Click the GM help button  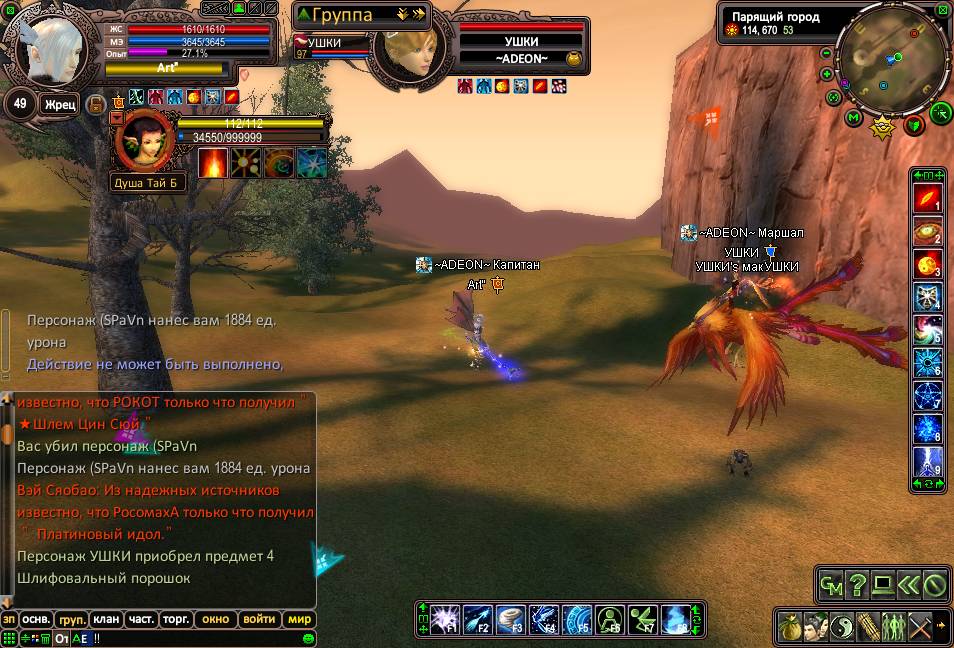(x=830, y=584)
